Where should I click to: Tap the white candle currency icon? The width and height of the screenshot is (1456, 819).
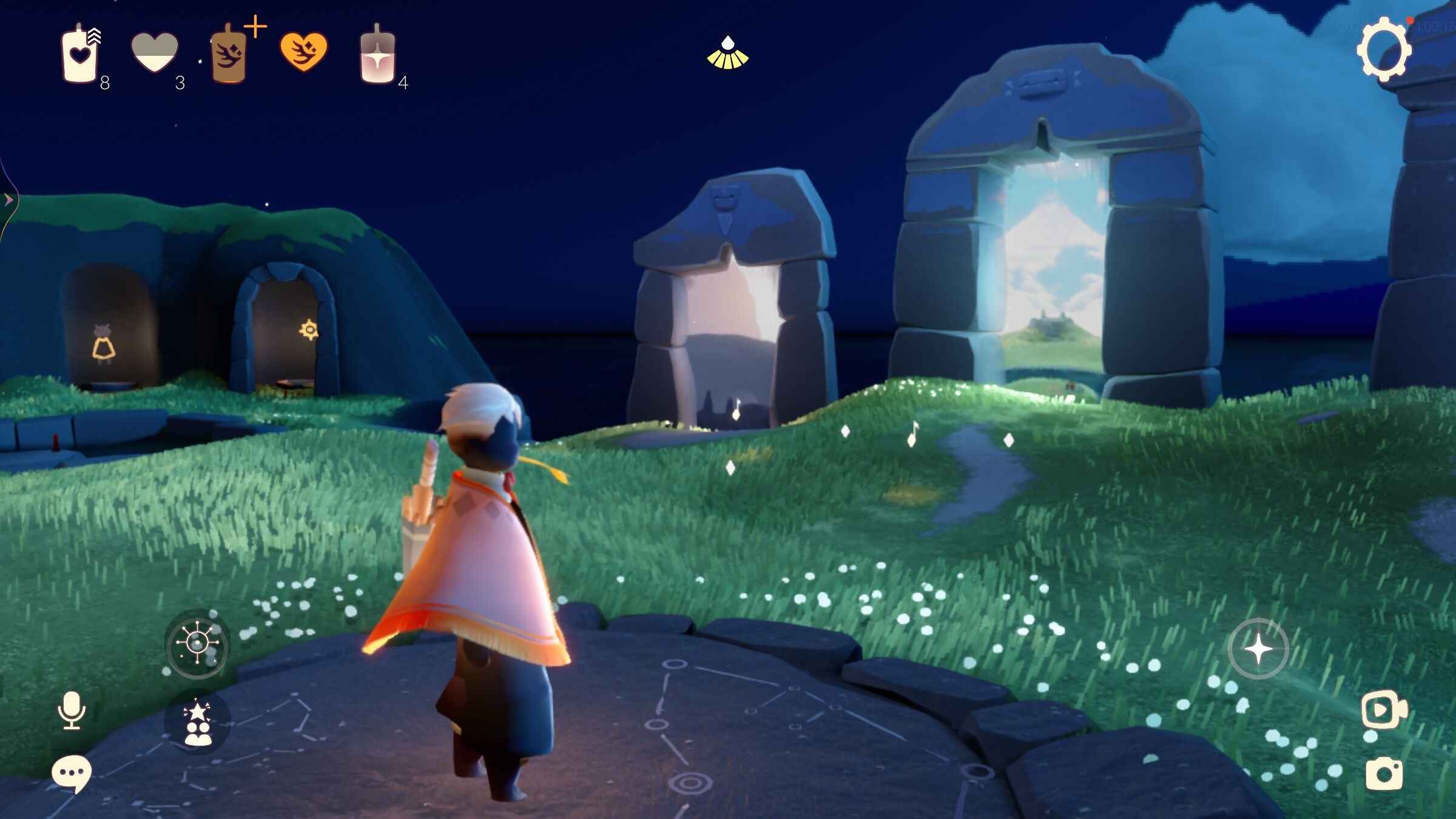click(x=79, y=55)
